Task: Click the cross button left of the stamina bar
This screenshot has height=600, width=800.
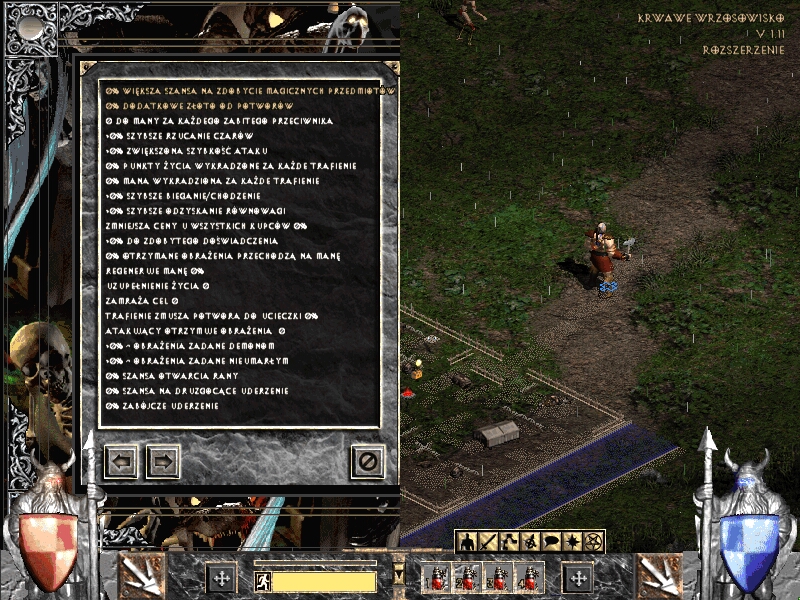Action: click(221, 578)
